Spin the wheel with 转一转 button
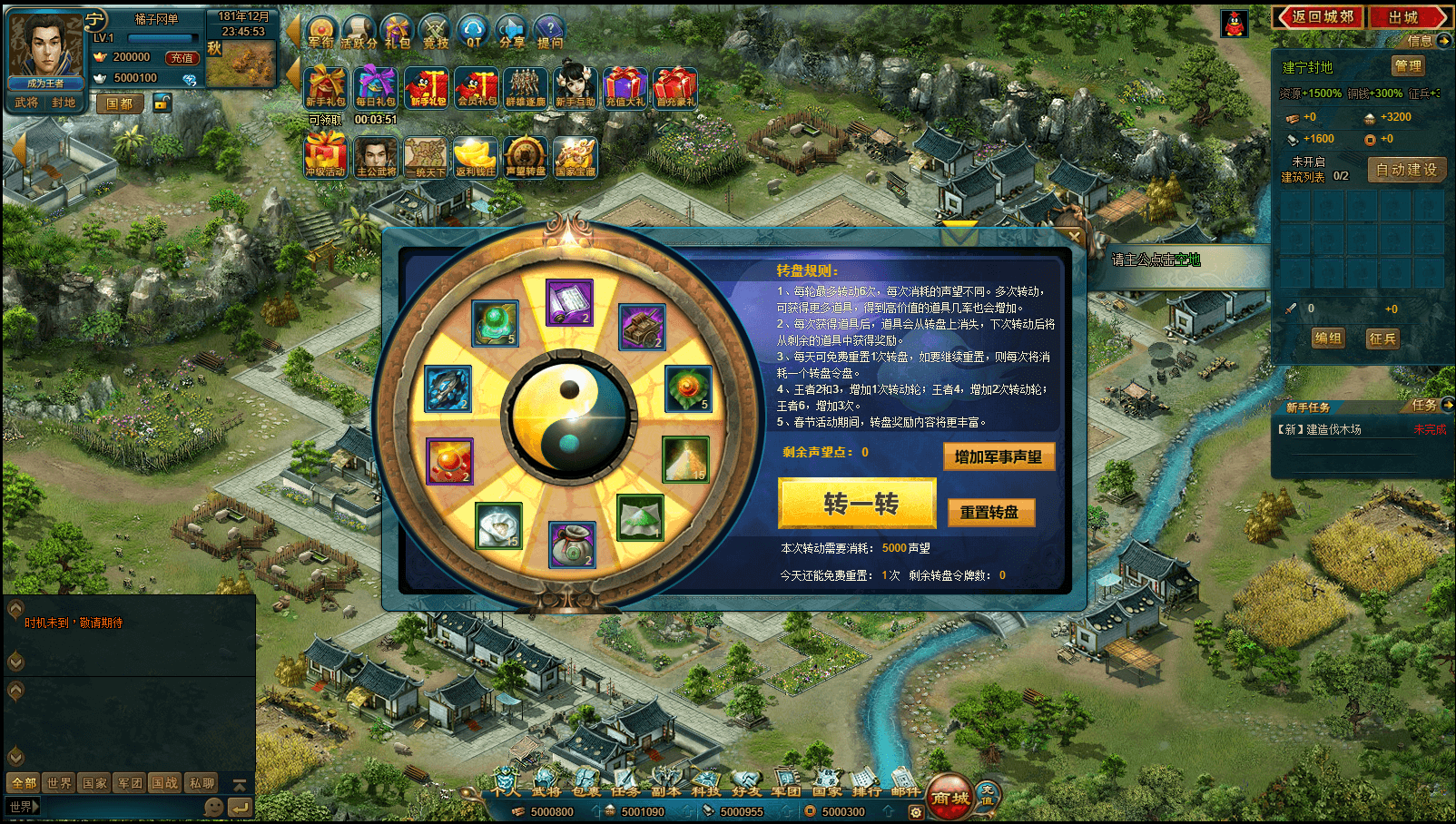1456x824 pixels. pos(857,504)
